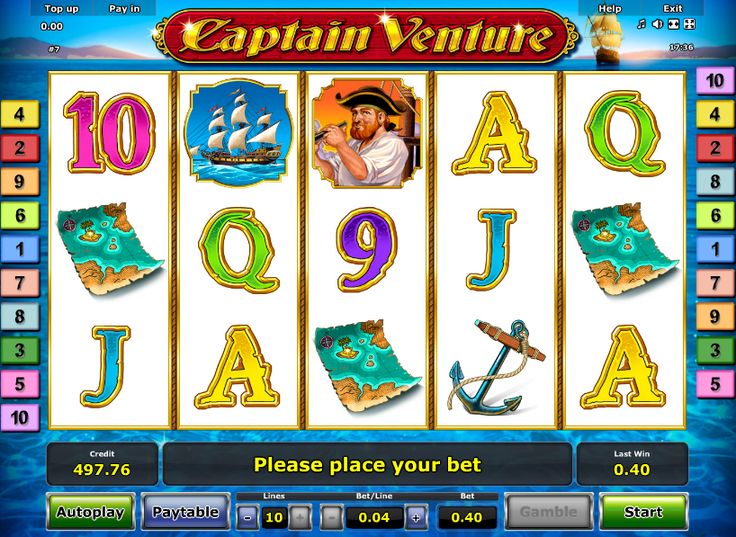The height and width of the screenshot is (537, 736).
Task: Select the green payline 3 marker on the left
Action: pyautogui.click(x=19, y=351)
